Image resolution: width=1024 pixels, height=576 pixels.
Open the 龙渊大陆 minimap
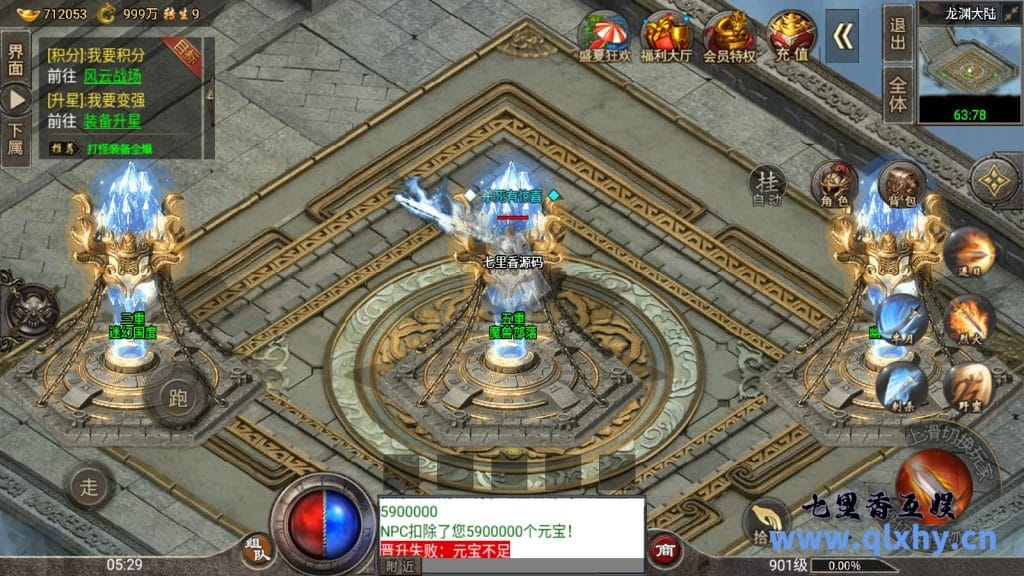(968, 62)
